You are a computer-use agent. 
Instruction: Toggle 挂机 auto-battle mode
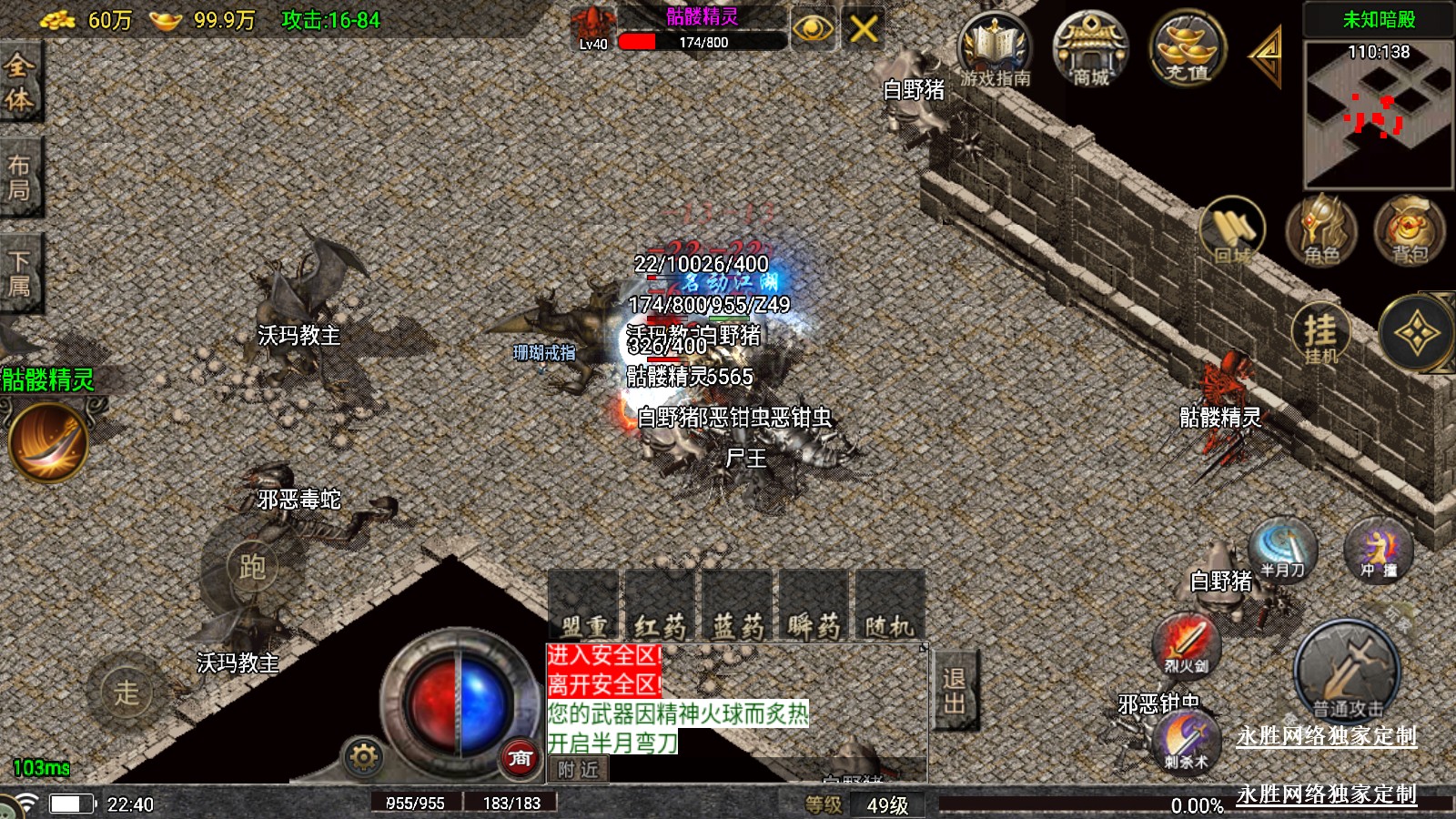(x=1320, y=334)
